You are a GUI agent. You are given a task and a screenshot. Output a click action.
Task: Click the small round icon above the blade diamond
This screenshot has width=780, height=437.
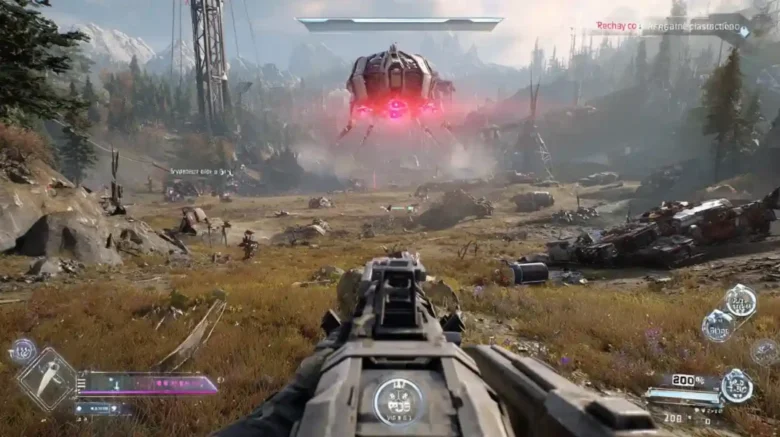point(22,350)
